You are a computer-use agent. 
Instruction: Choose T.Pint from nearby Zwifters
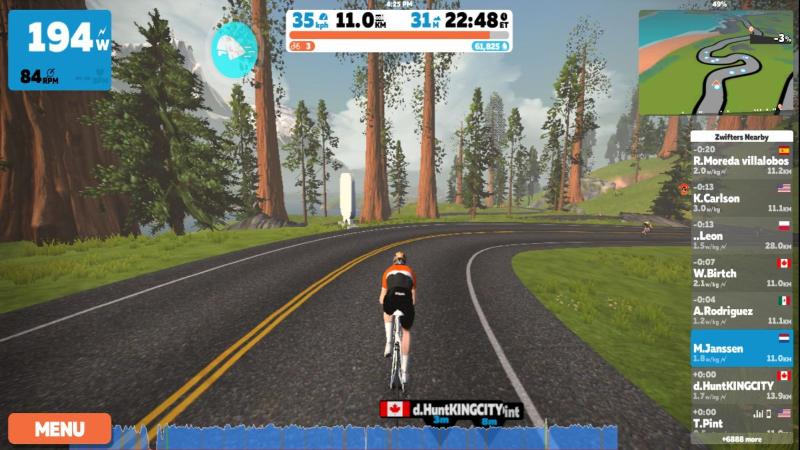point(741,418)
